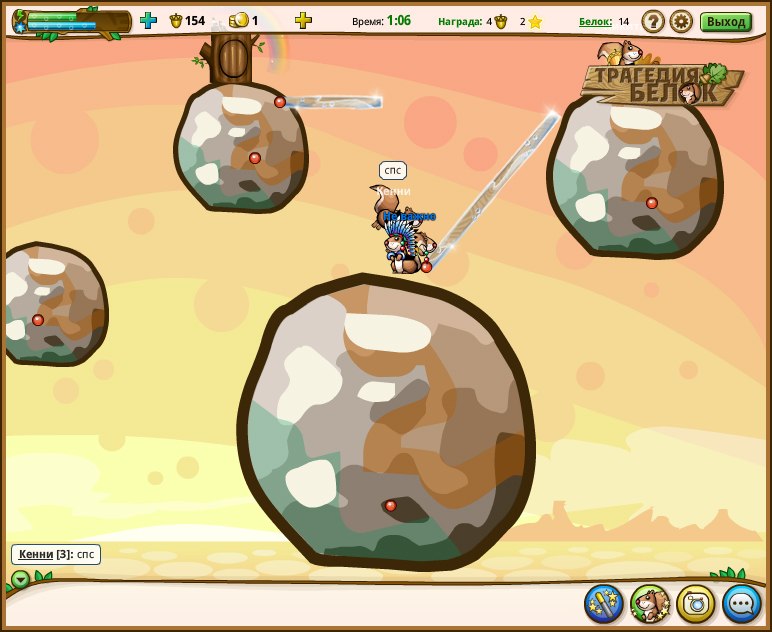
Task: Open the gear settings menu
Action: [x=681, y=21]
